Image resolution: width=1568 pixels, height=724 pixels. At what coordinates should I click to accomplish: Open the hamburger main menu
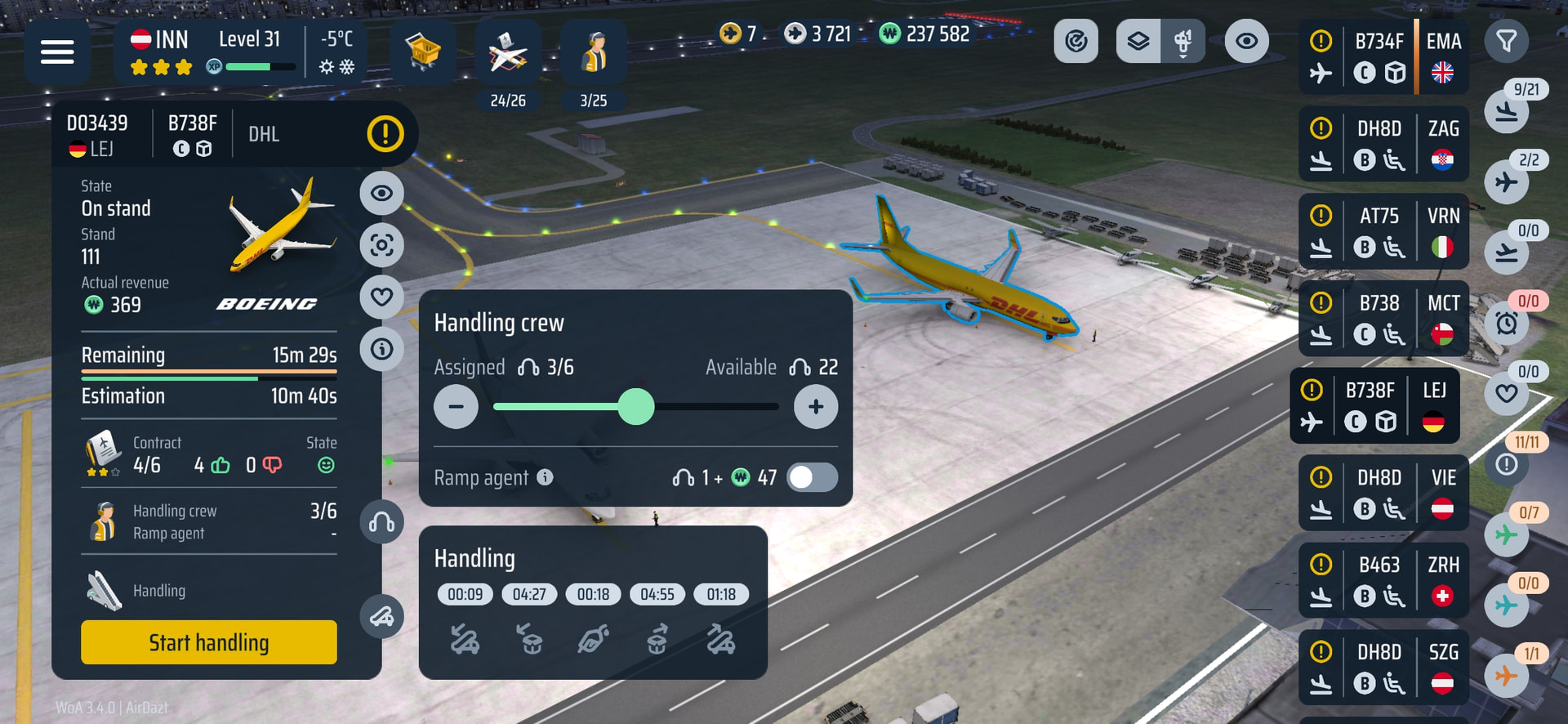point(57,52)
